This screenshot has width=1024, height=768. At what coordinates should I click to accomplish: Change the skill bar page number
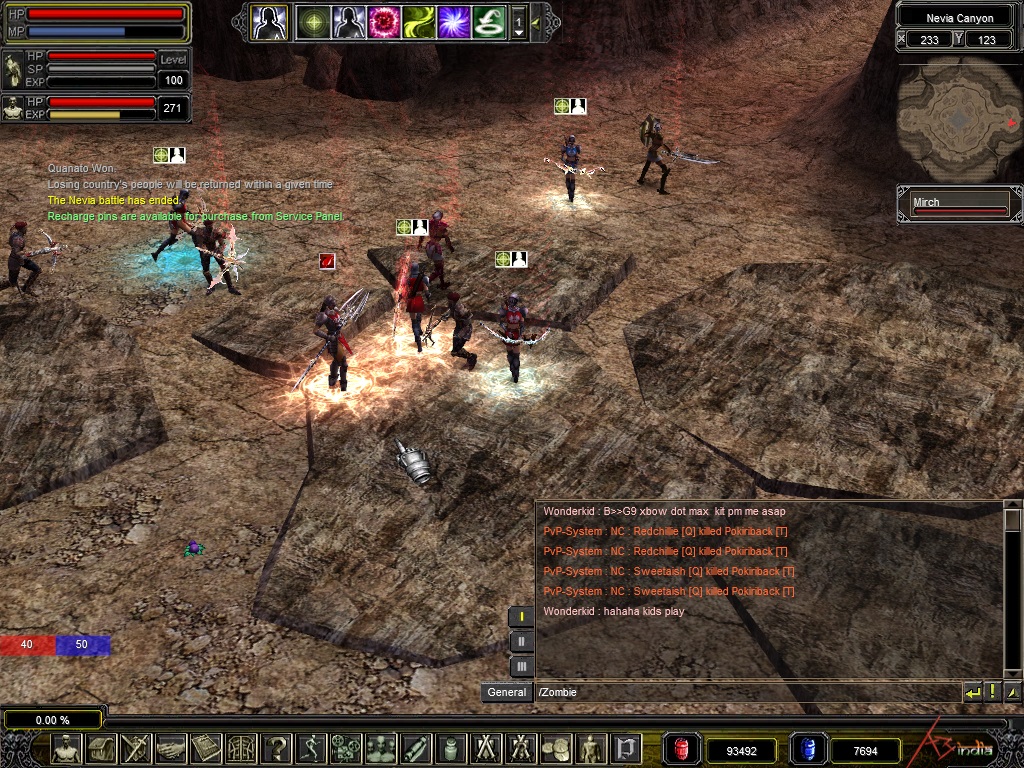[x=518, y=21]
